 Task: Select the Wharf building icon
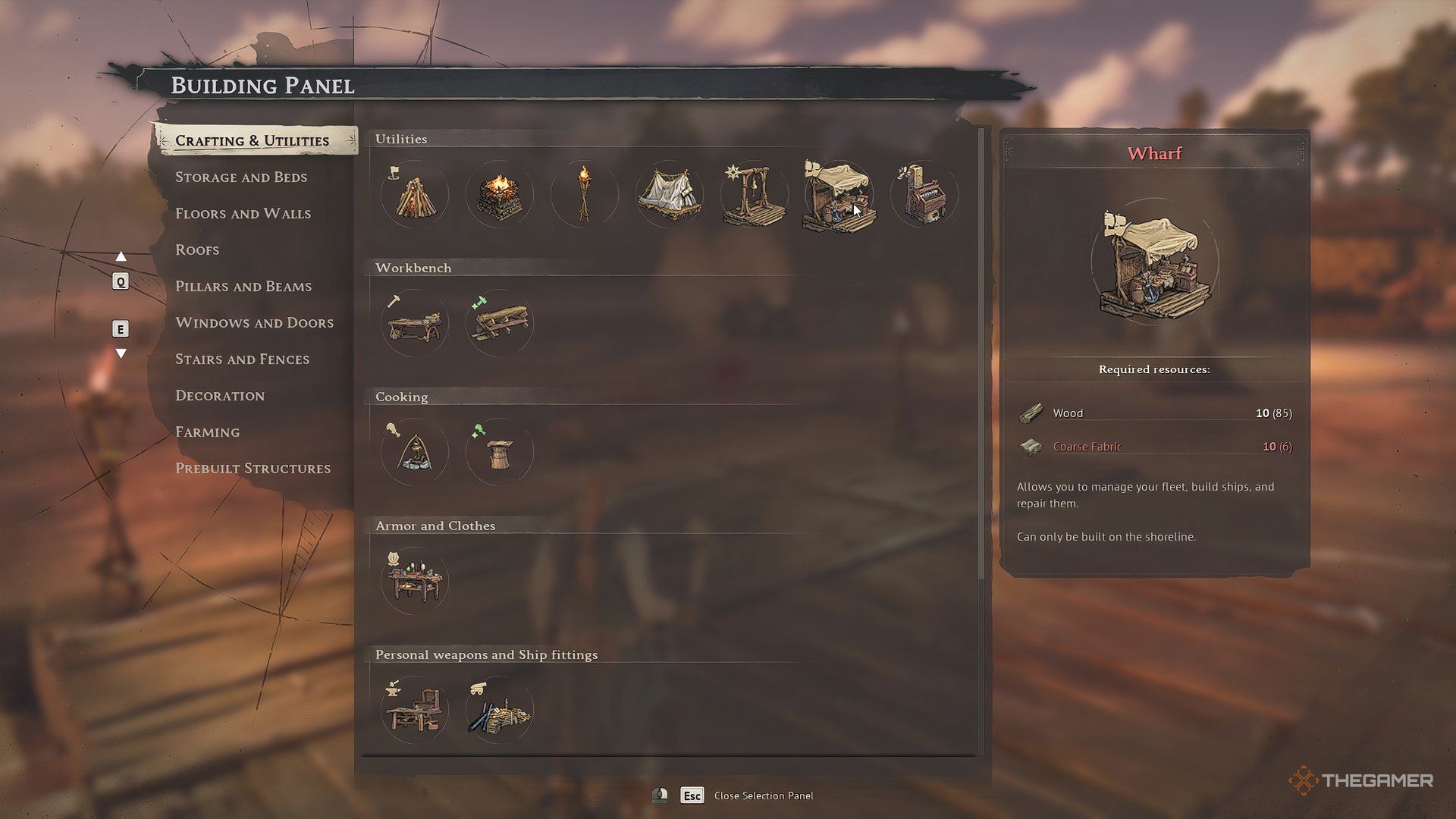click(x=839, y=196)
